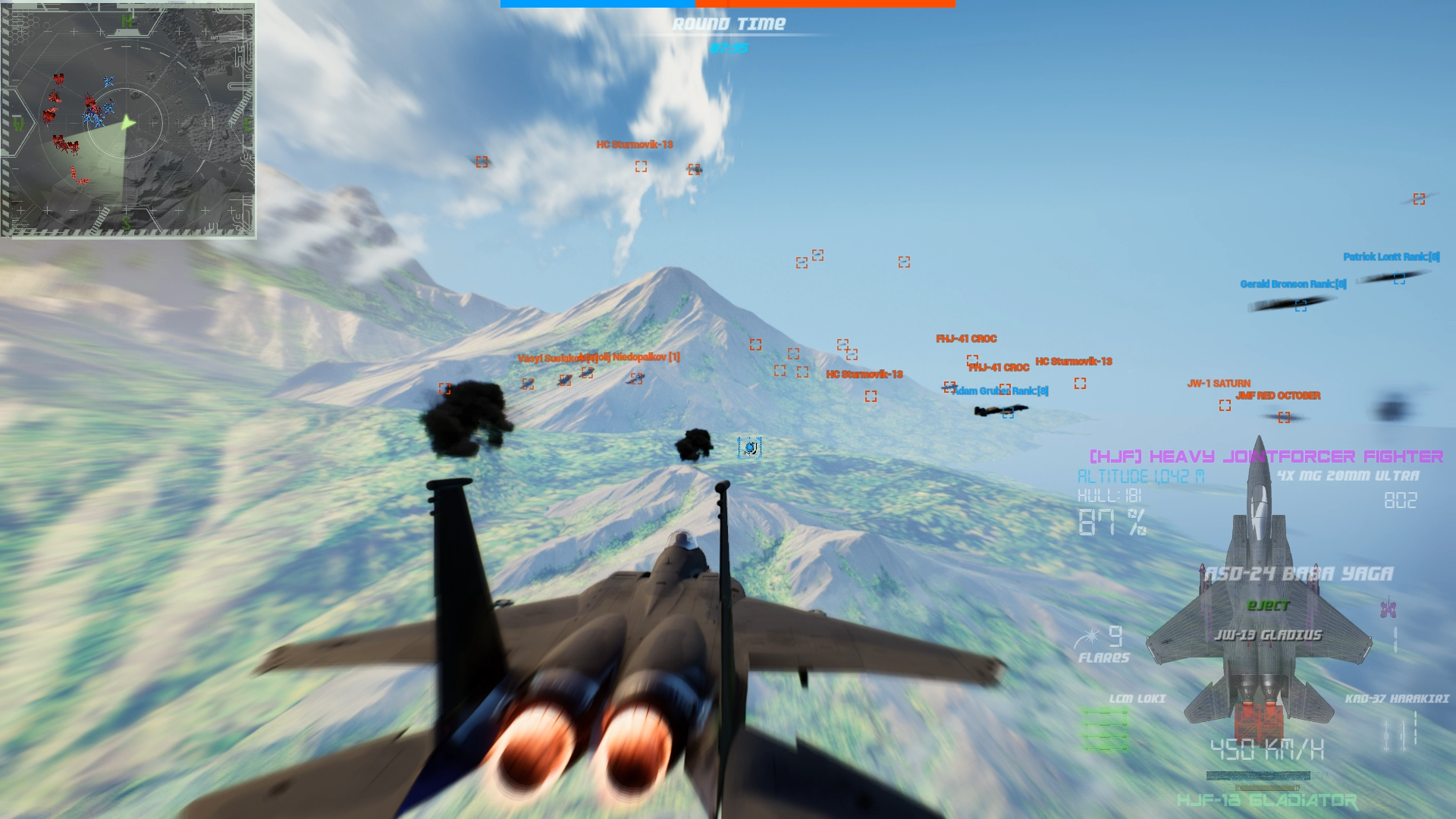Target the Gerald Bronson aircraft marker
This screenshot has width=1456, height=819.
[1301, 306]
